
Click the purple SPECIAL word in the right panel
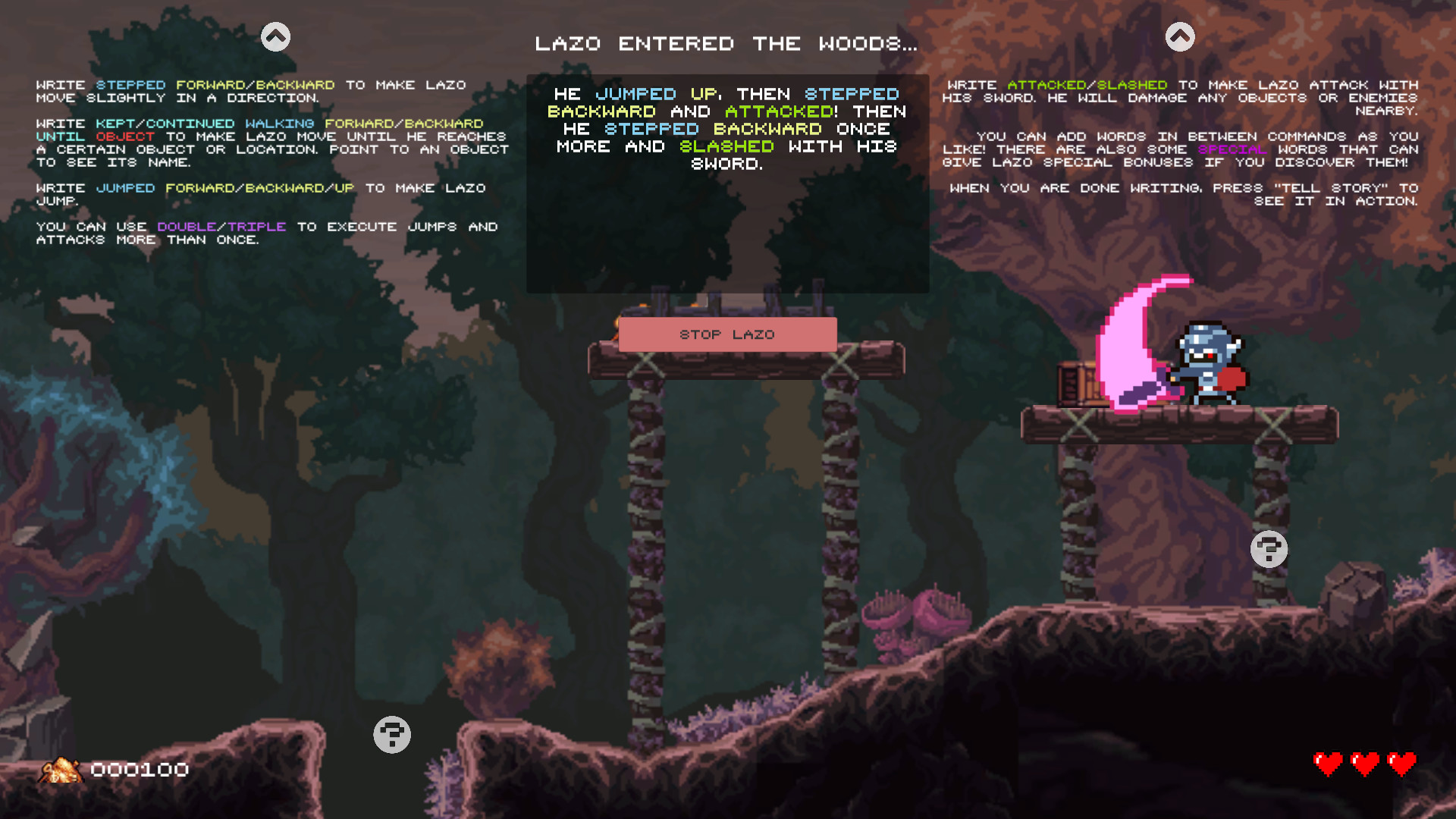(1231, 149)
